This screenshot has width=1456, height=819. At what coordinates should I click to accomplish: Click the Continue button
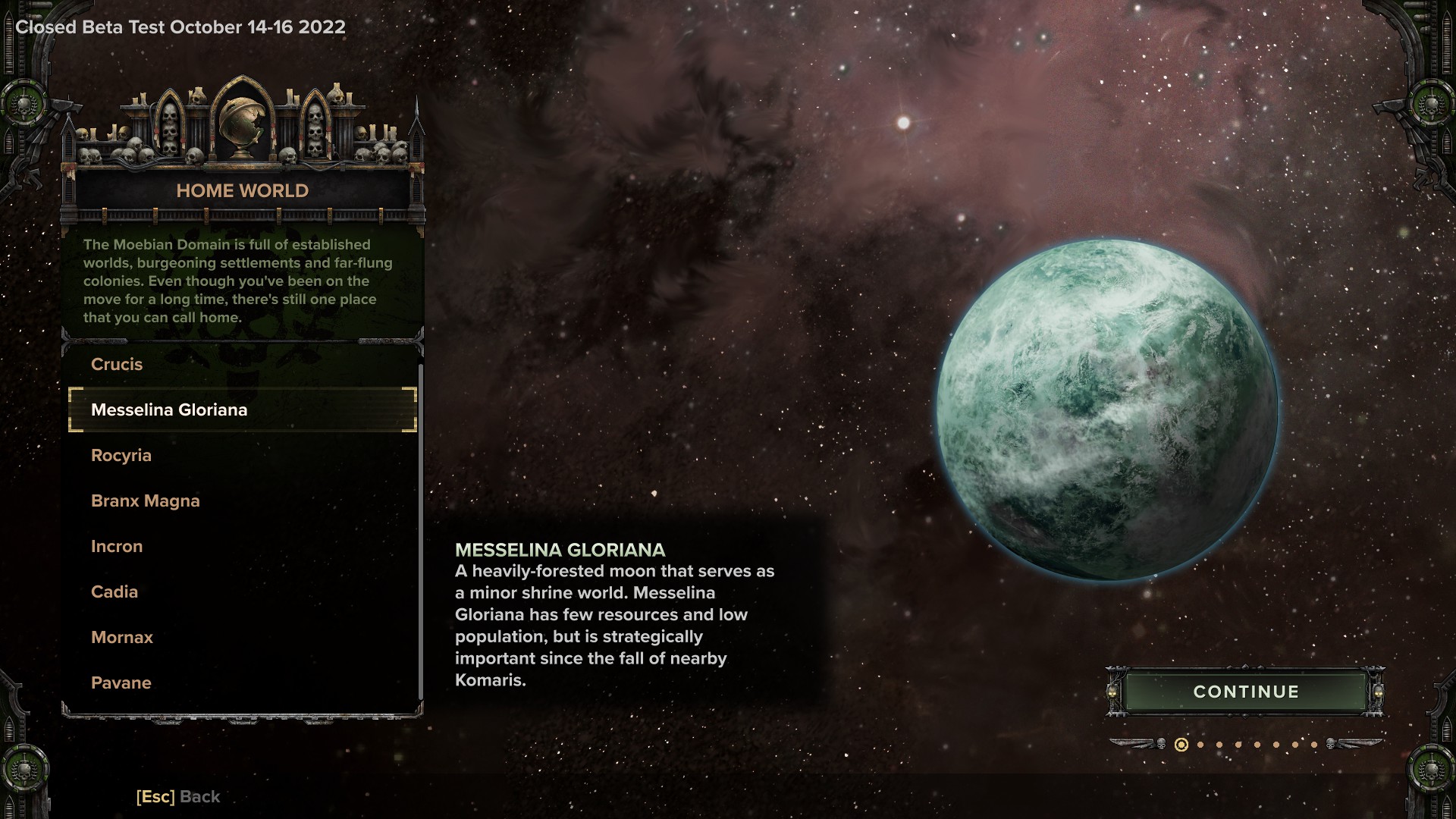1245,692
